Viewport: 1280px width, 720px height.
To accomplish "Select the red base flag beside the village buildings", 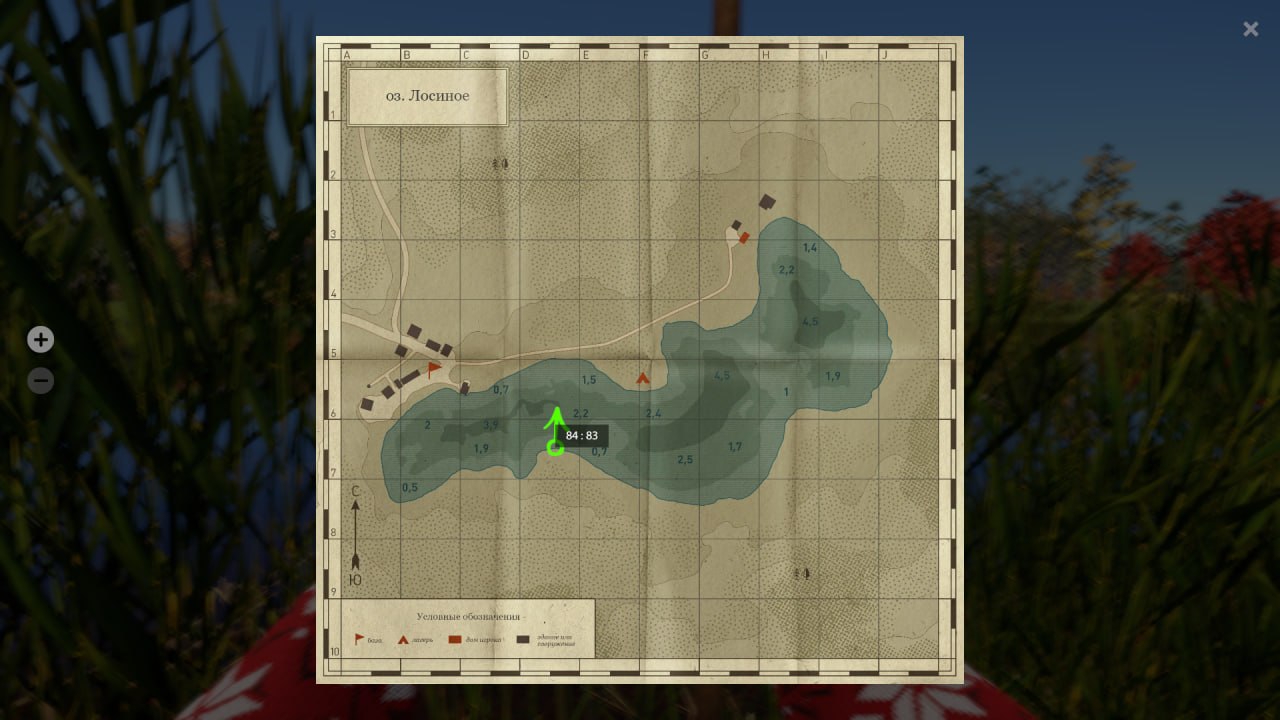I will click(x=433, y=369).
